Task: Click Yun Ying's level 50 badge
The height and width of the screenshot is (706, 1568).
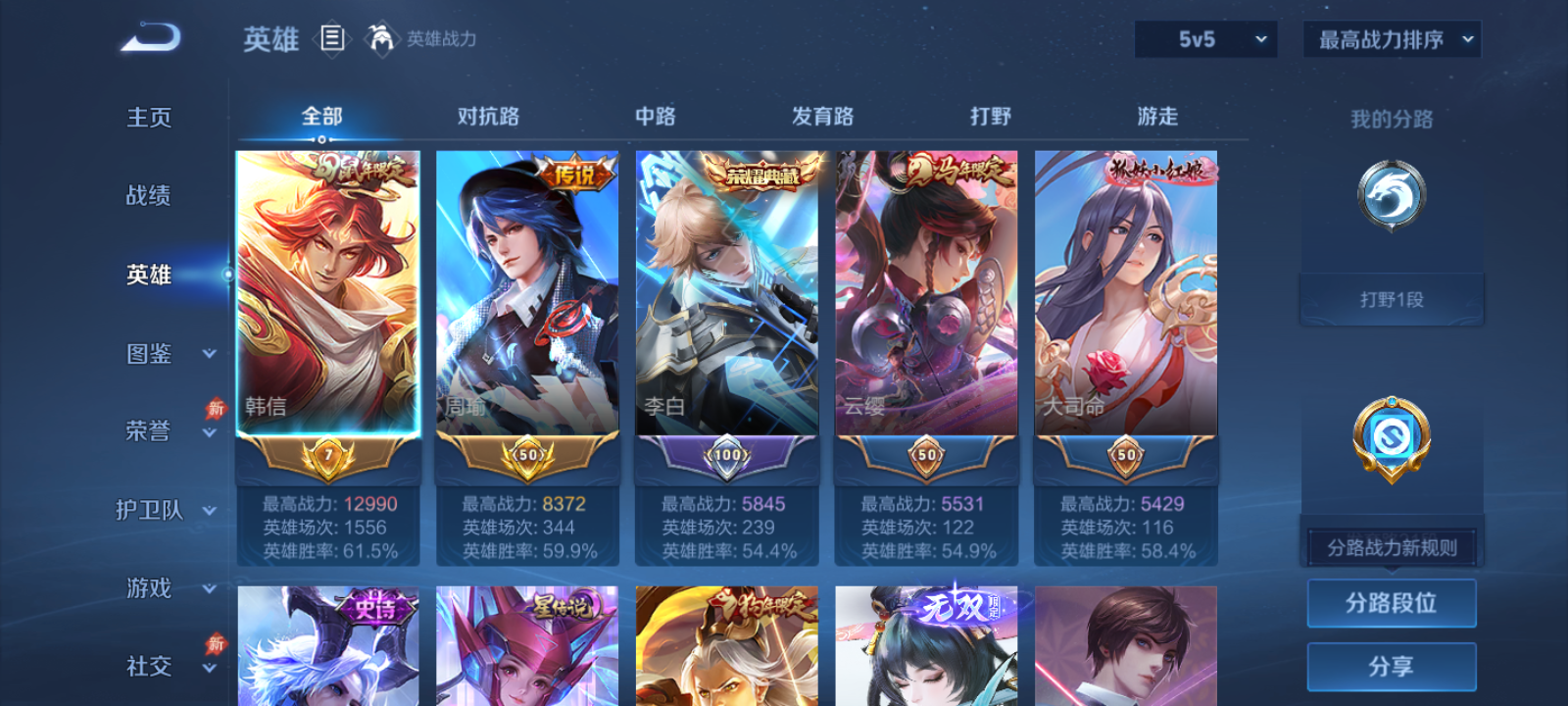Action: [x=925, y=456]
